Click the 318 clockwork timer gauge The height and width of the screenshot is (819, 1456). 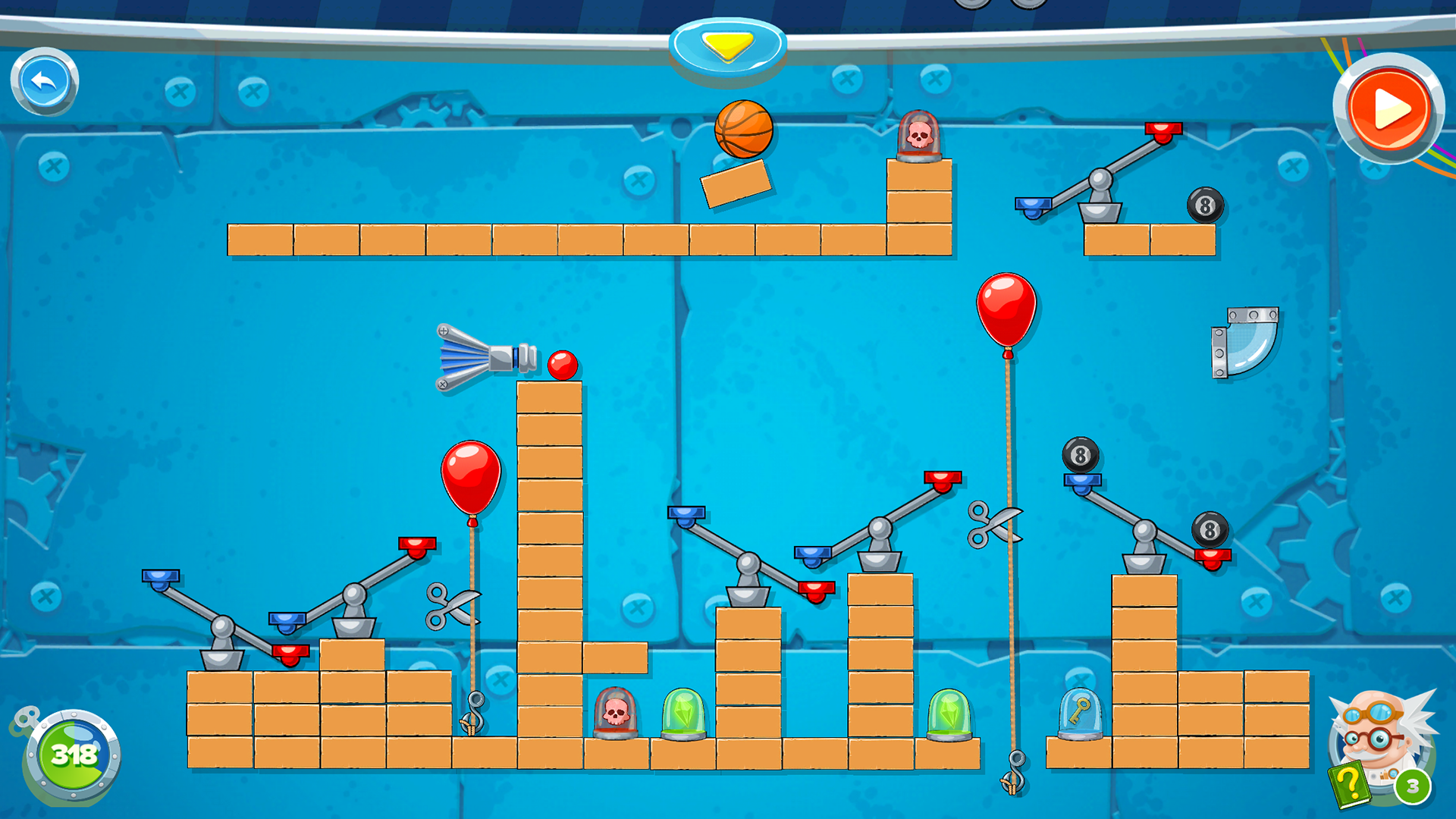click(x=73, y=755)
